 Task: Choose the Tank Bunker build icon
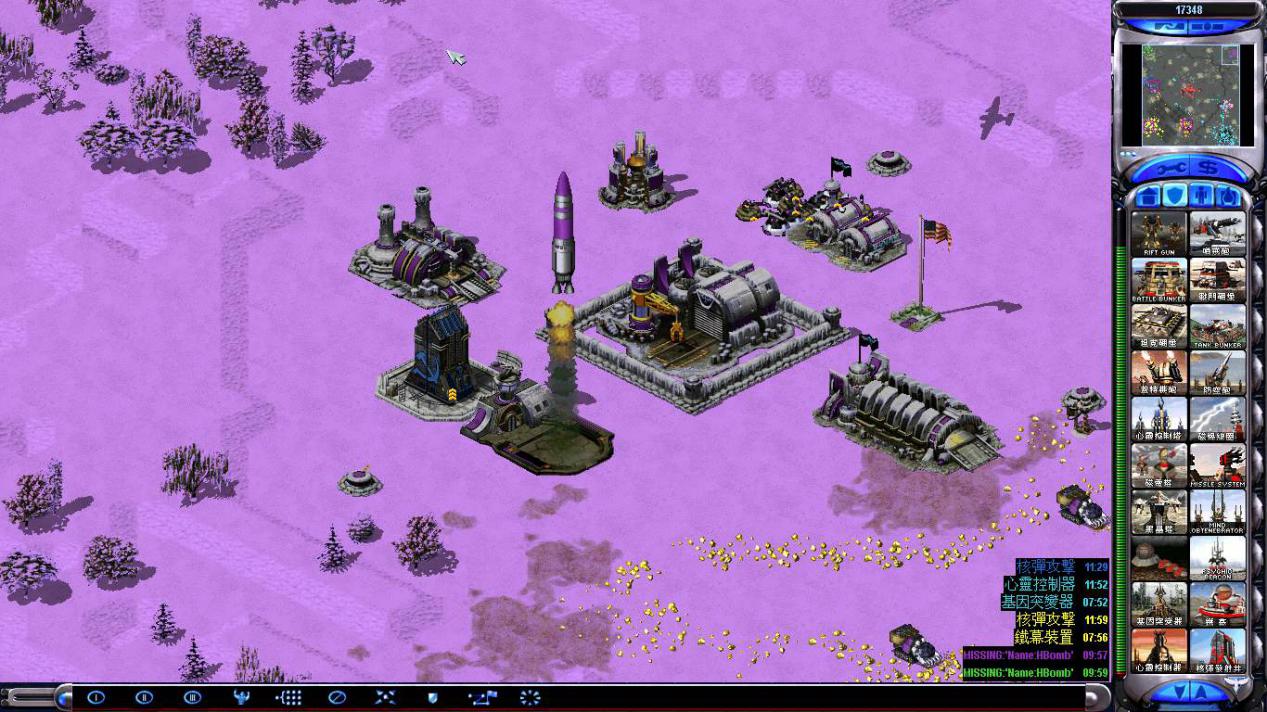1217,327
